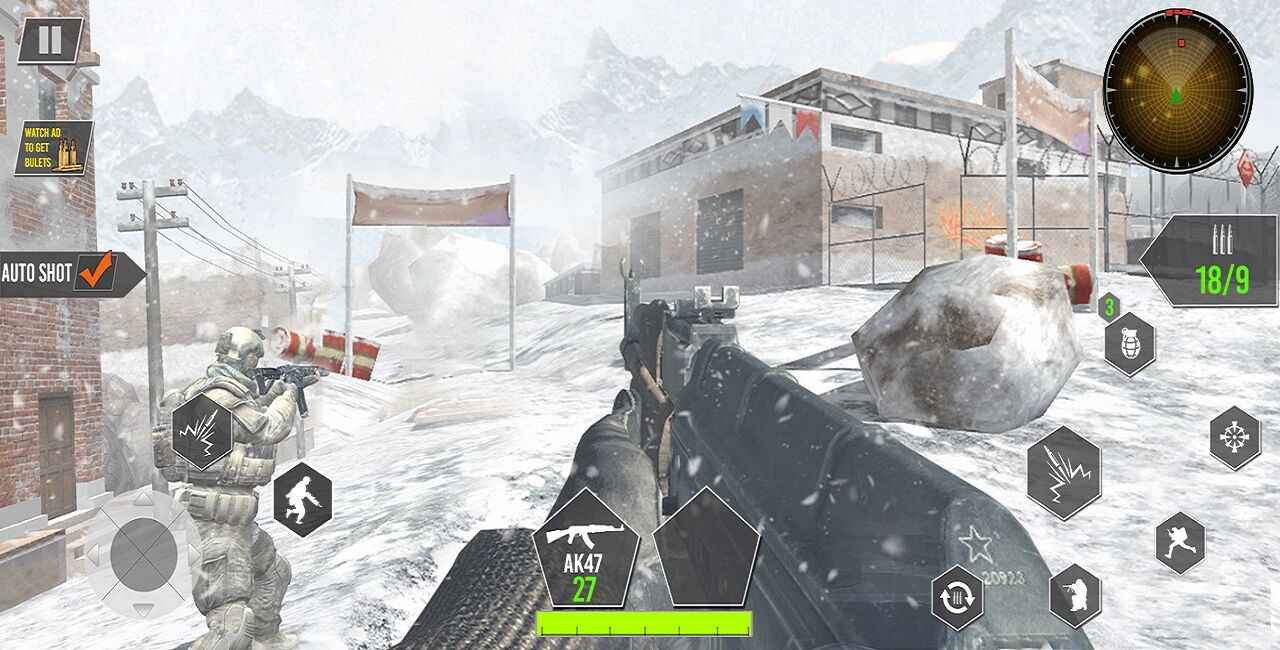Select the AK47 weapon slot

[x=585, y=550]
